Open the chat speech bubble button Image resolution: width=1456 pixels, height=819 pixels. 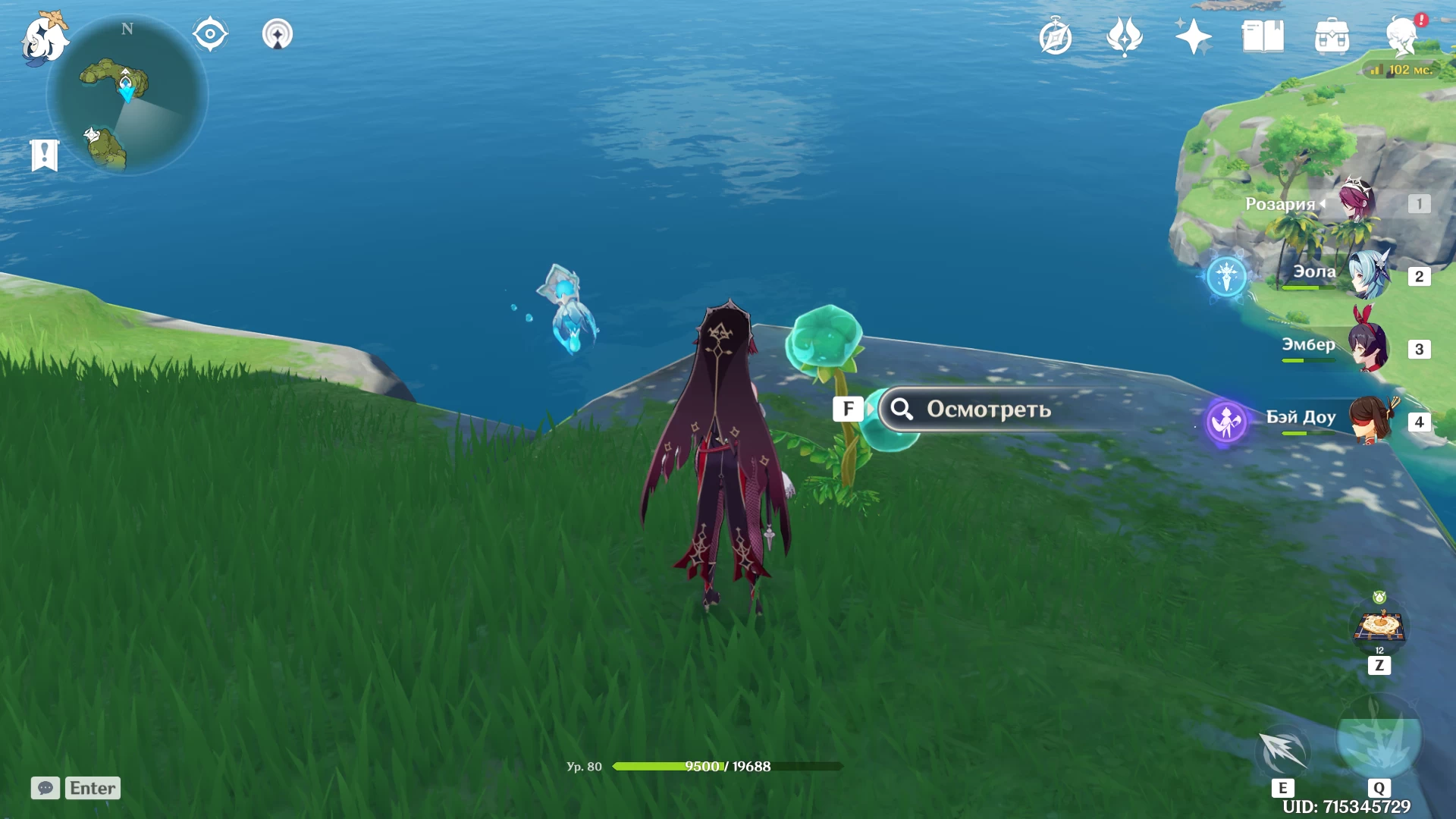(45, 788)
